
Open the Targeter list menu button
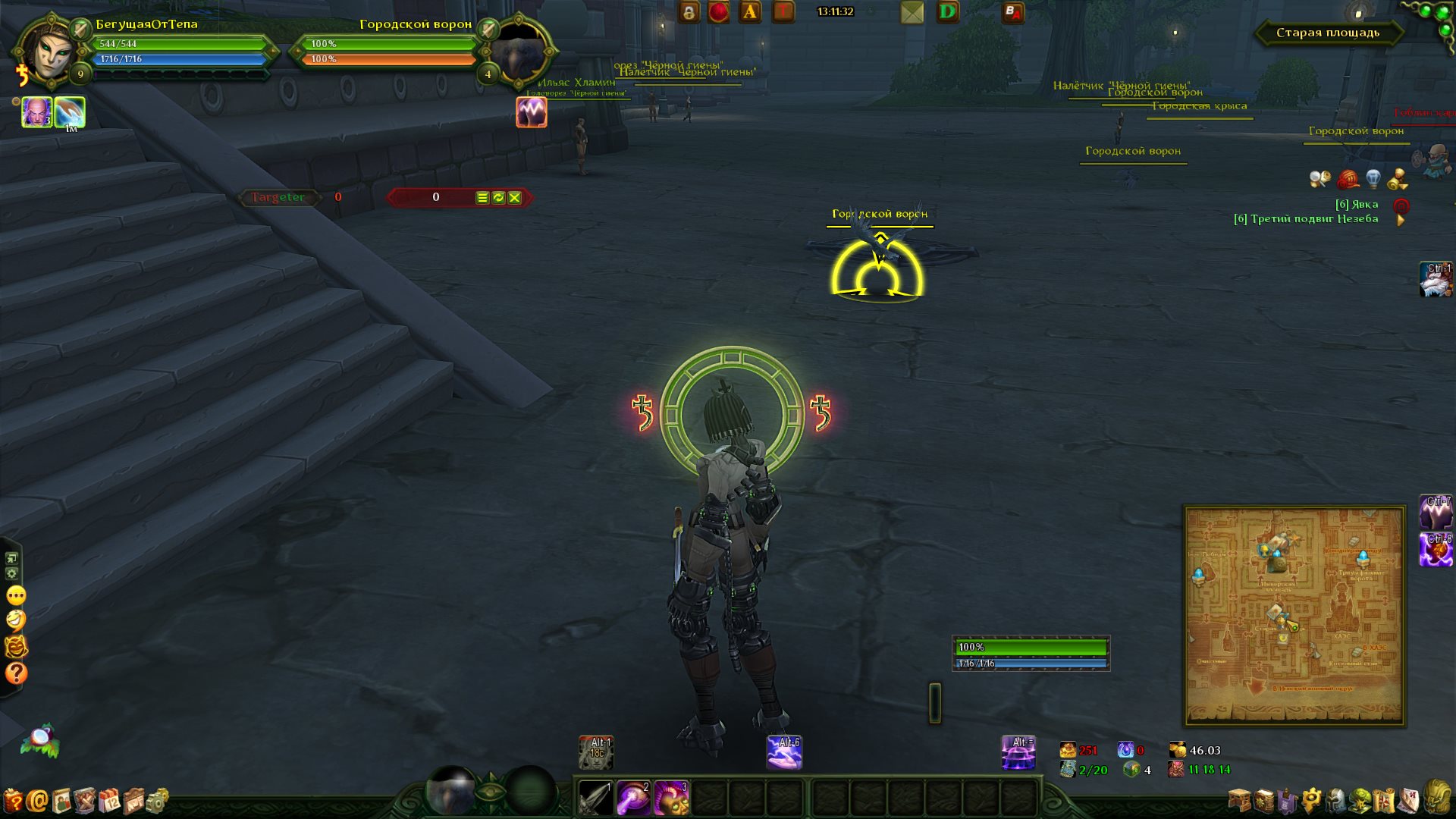coord(482,198)
